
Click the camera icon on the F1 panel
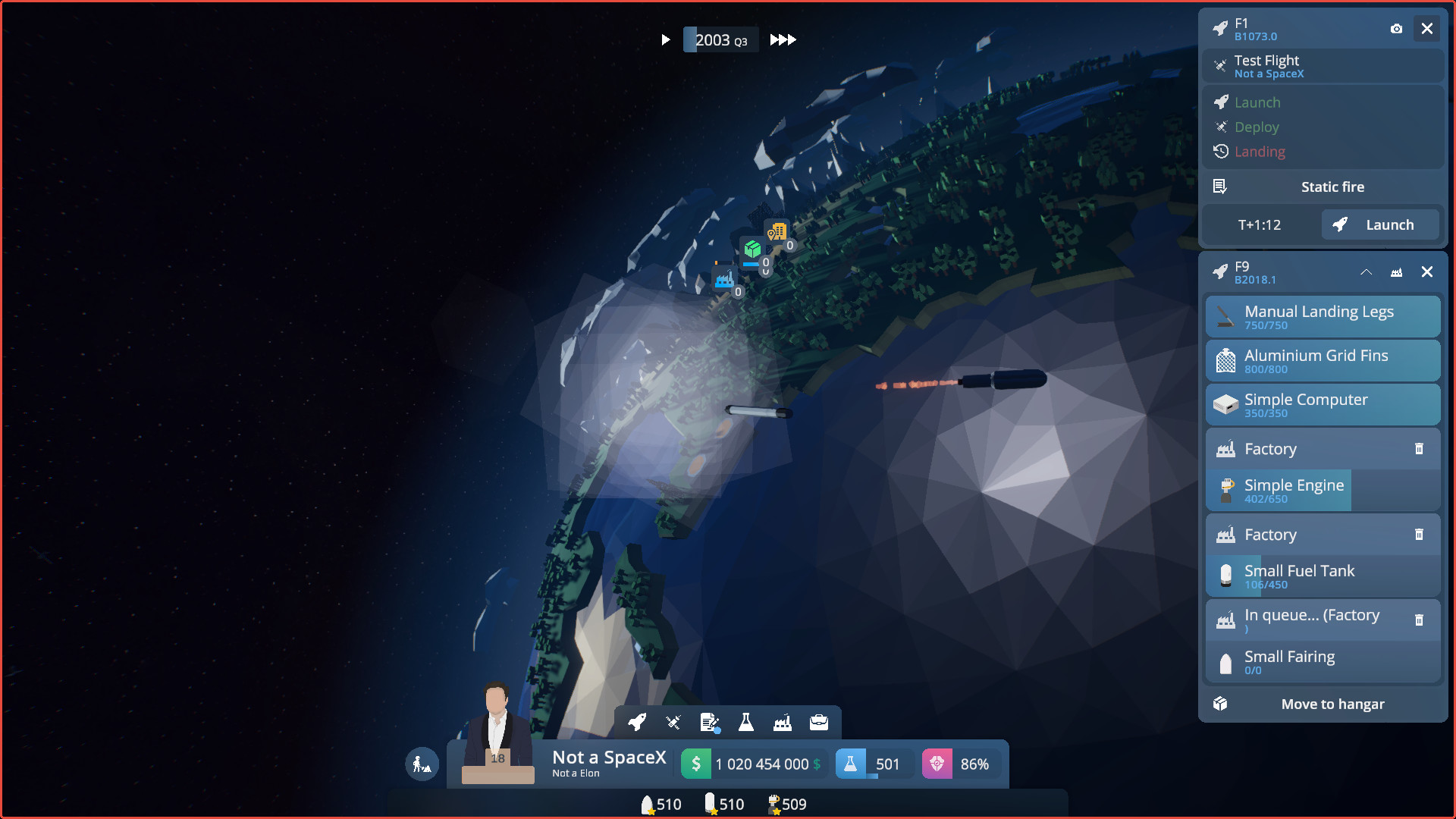tap(1398, 29)
